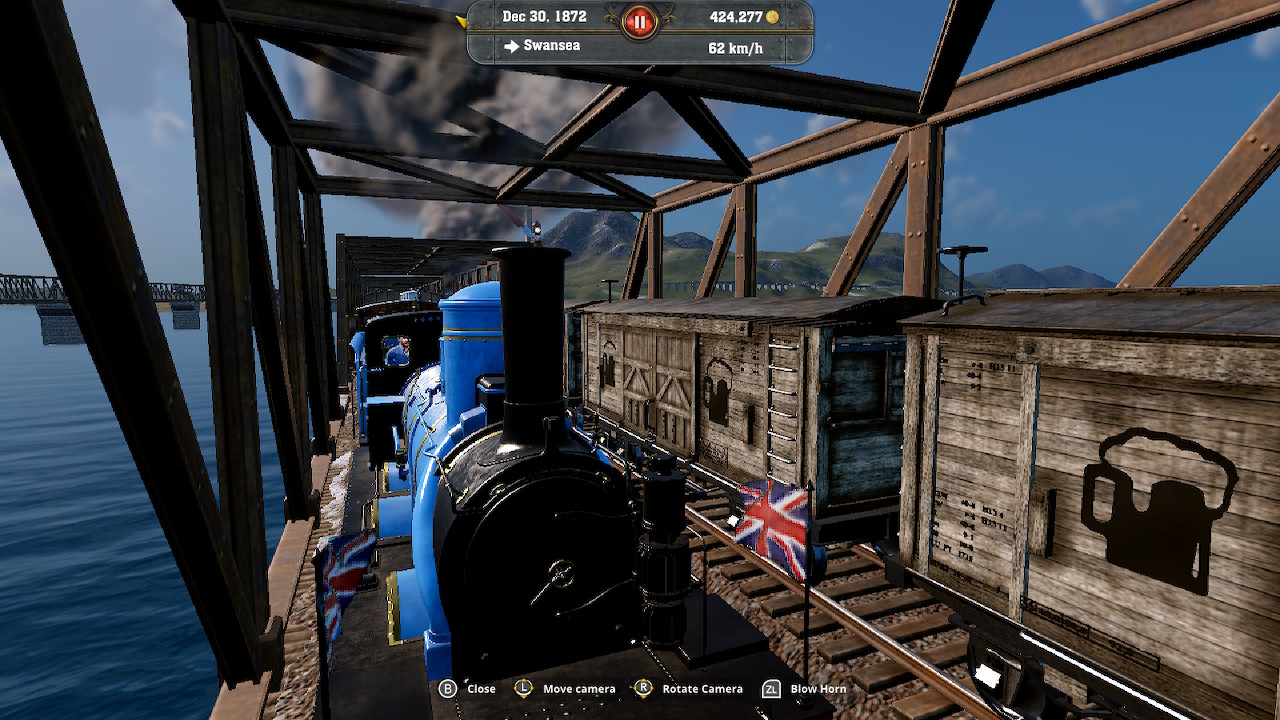The width and height of the screenshot is (1280, 720).
Task: Click the Blow Horn label
Action: (818, 688)
